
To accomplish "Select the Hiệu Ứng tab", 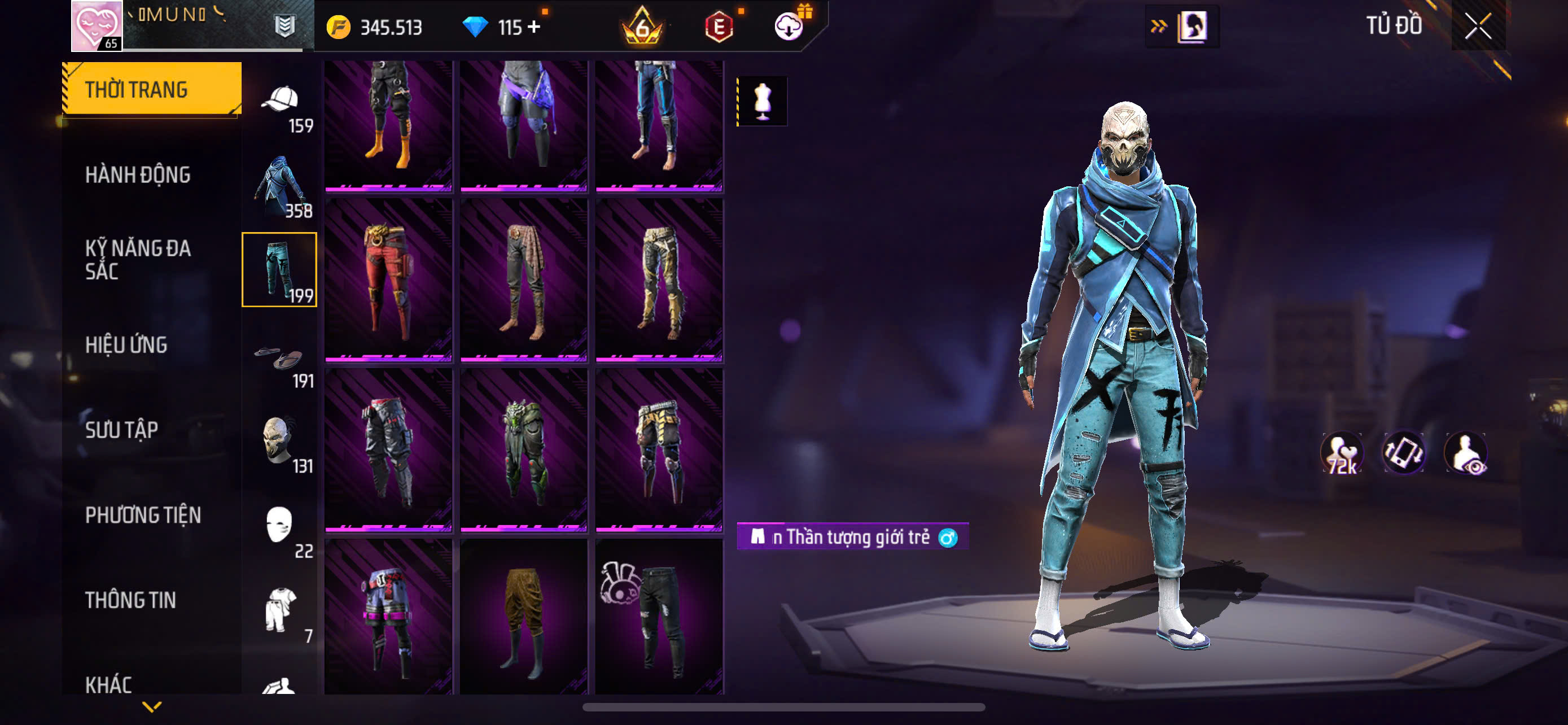I will [126, 344].
